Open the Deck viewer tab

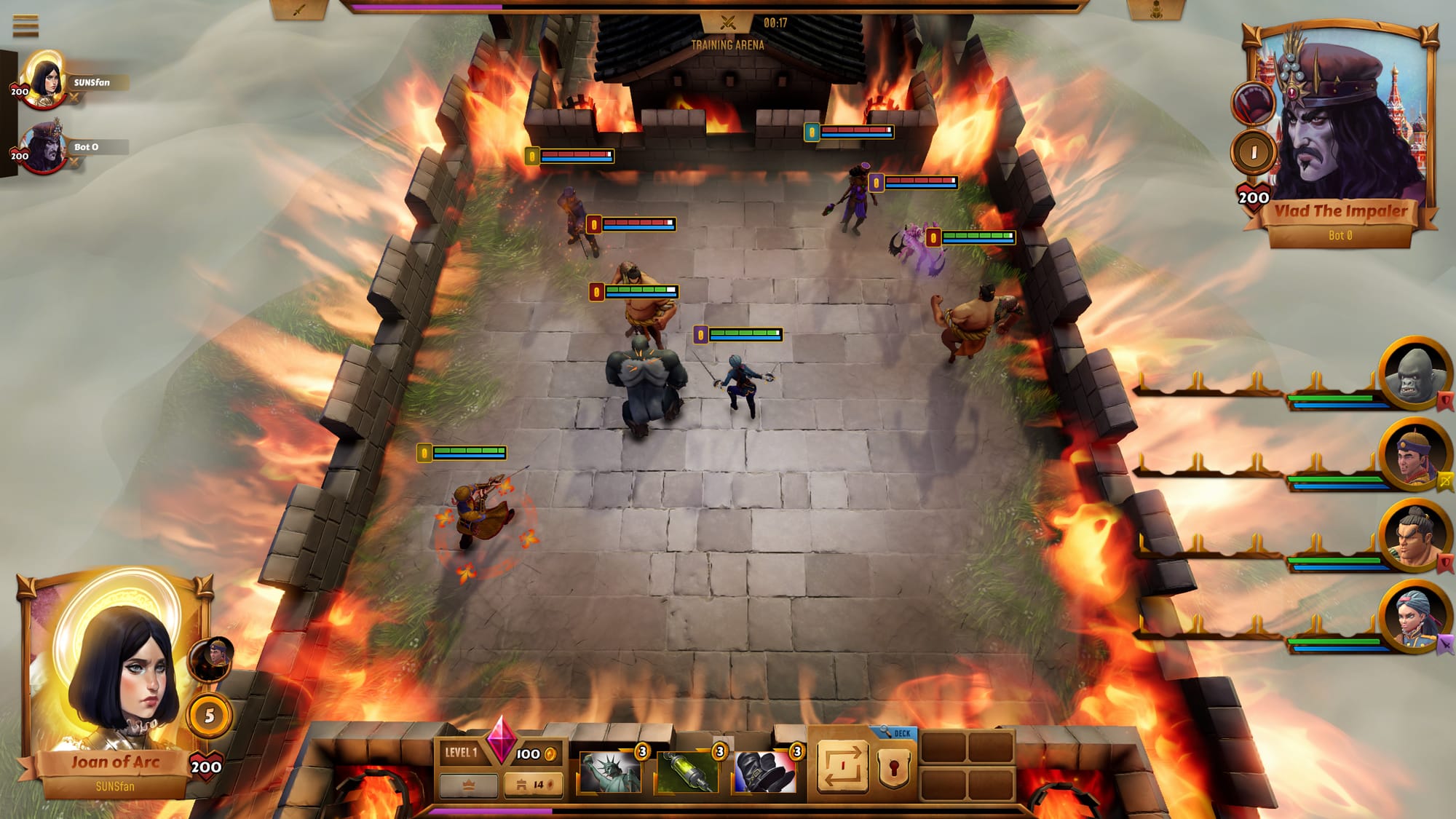click(x=897, y=733)
